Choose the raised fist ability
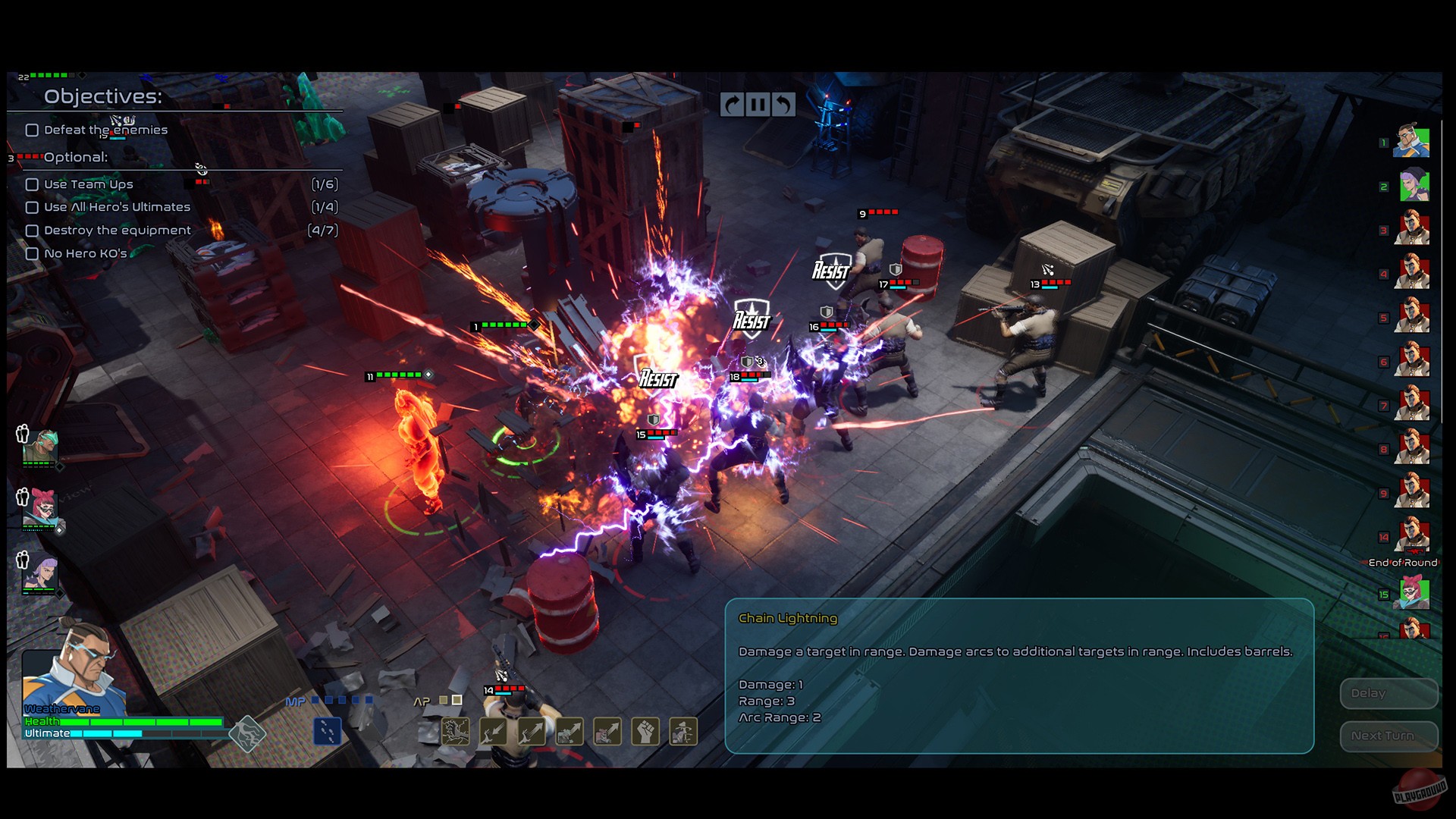 tap(645, 731)
